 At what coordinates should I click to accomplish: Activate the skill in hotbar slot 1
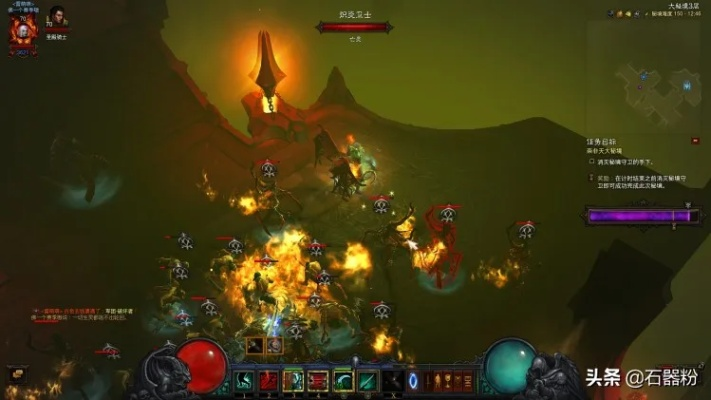[245, 380]
